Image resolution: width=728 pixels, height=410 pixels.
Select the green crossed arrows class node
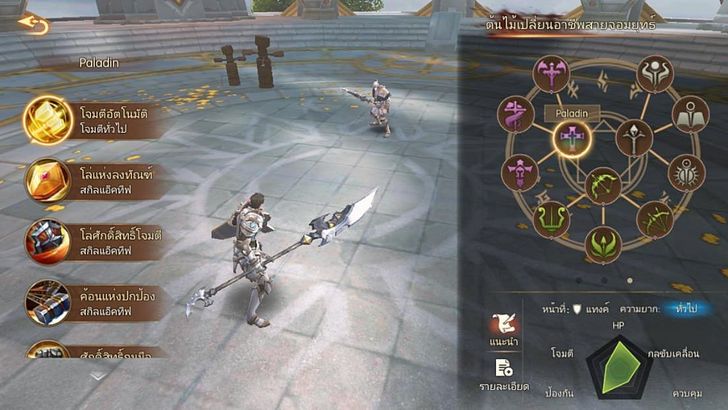[656, 219]
